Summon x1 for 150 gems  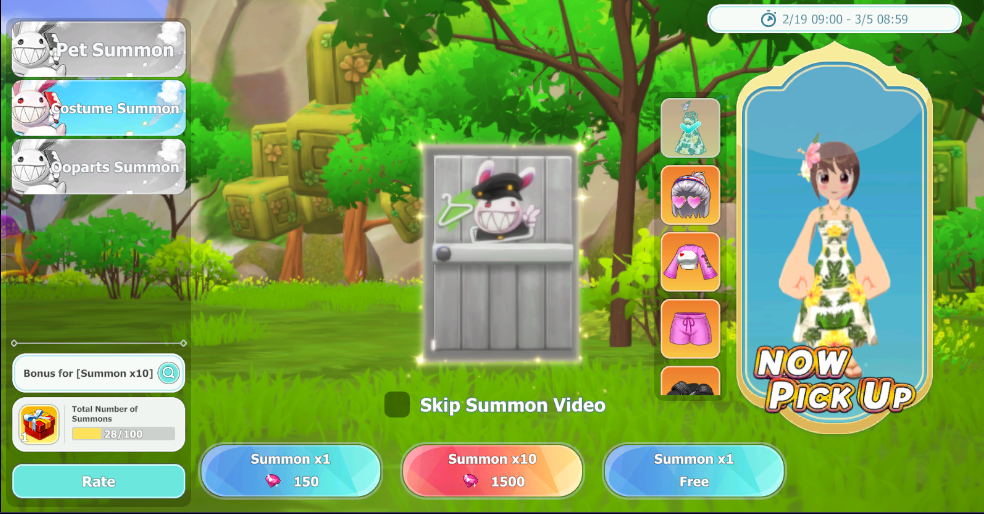click(x=290, y=470)
